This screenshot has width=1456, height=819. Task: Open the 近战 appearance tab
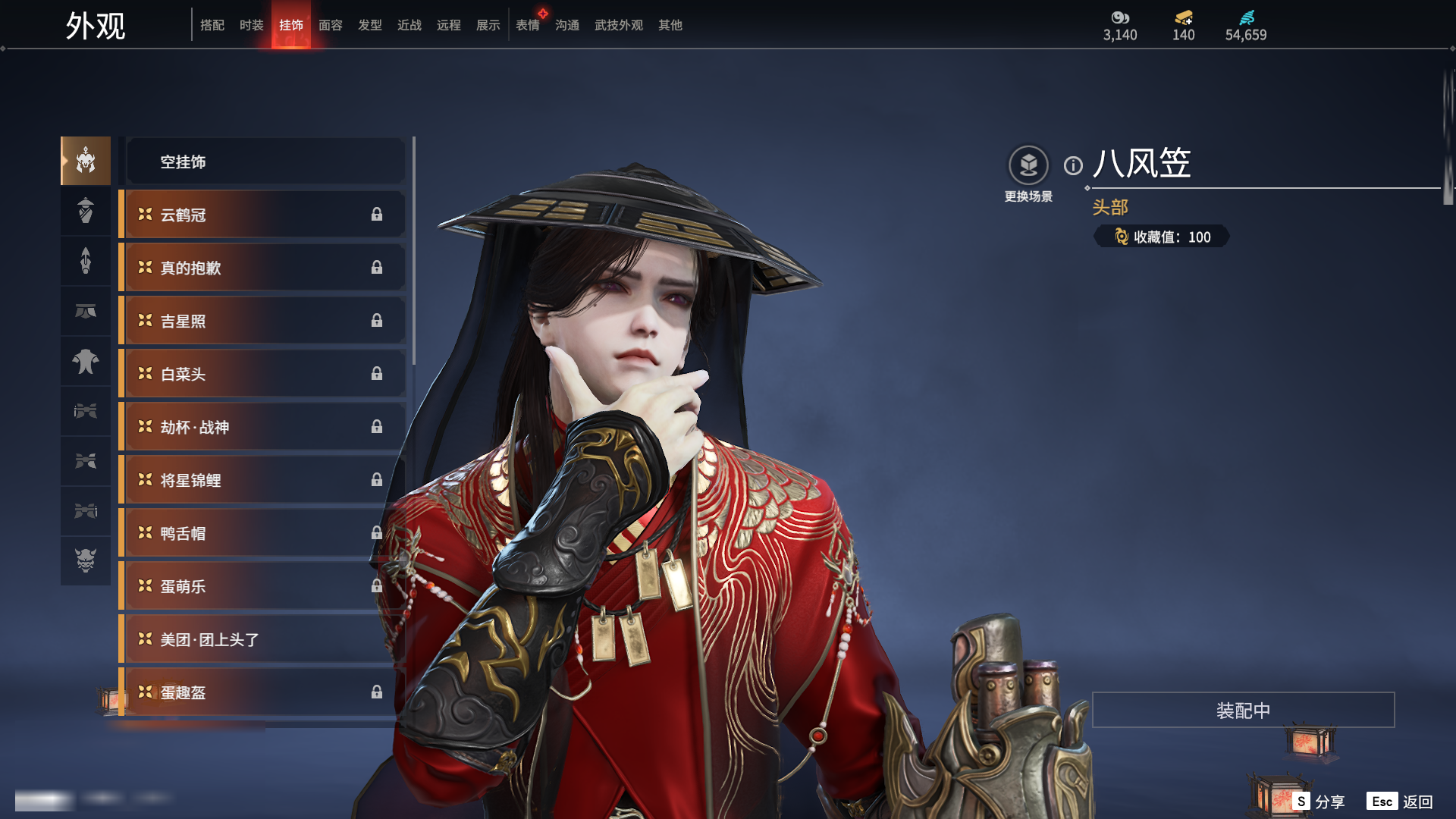pos(409,25)
